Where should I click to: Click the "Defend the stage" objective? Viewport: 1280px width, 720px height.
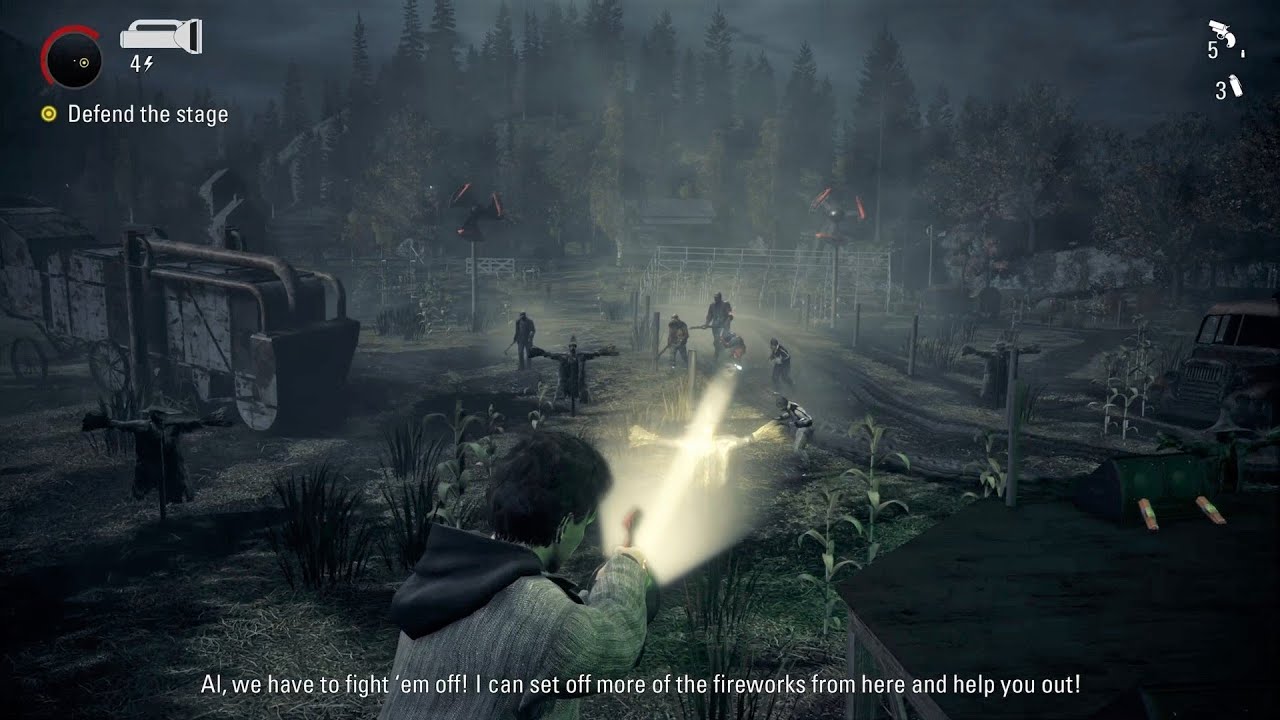[x=147, y=114]
